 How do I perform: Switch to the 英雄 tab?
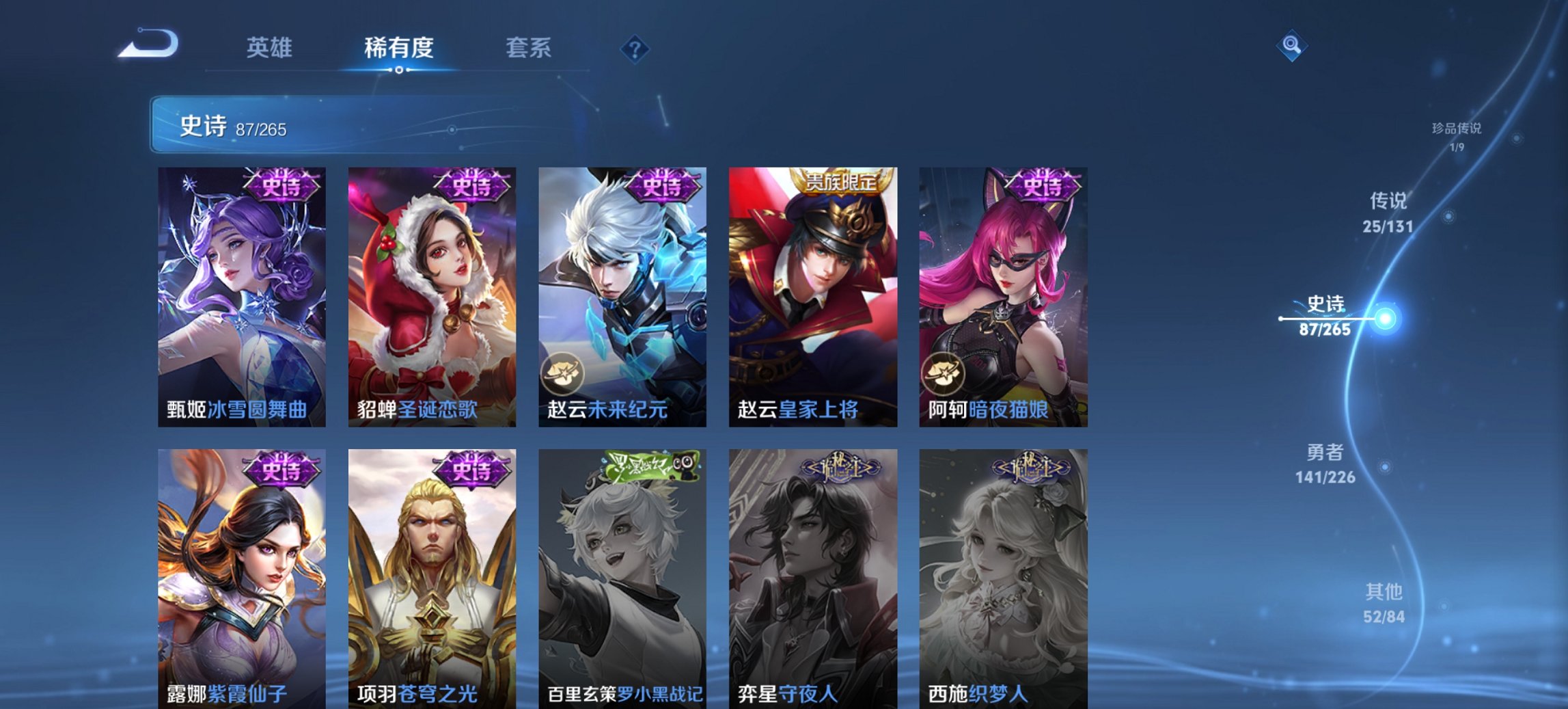point(271,48)
